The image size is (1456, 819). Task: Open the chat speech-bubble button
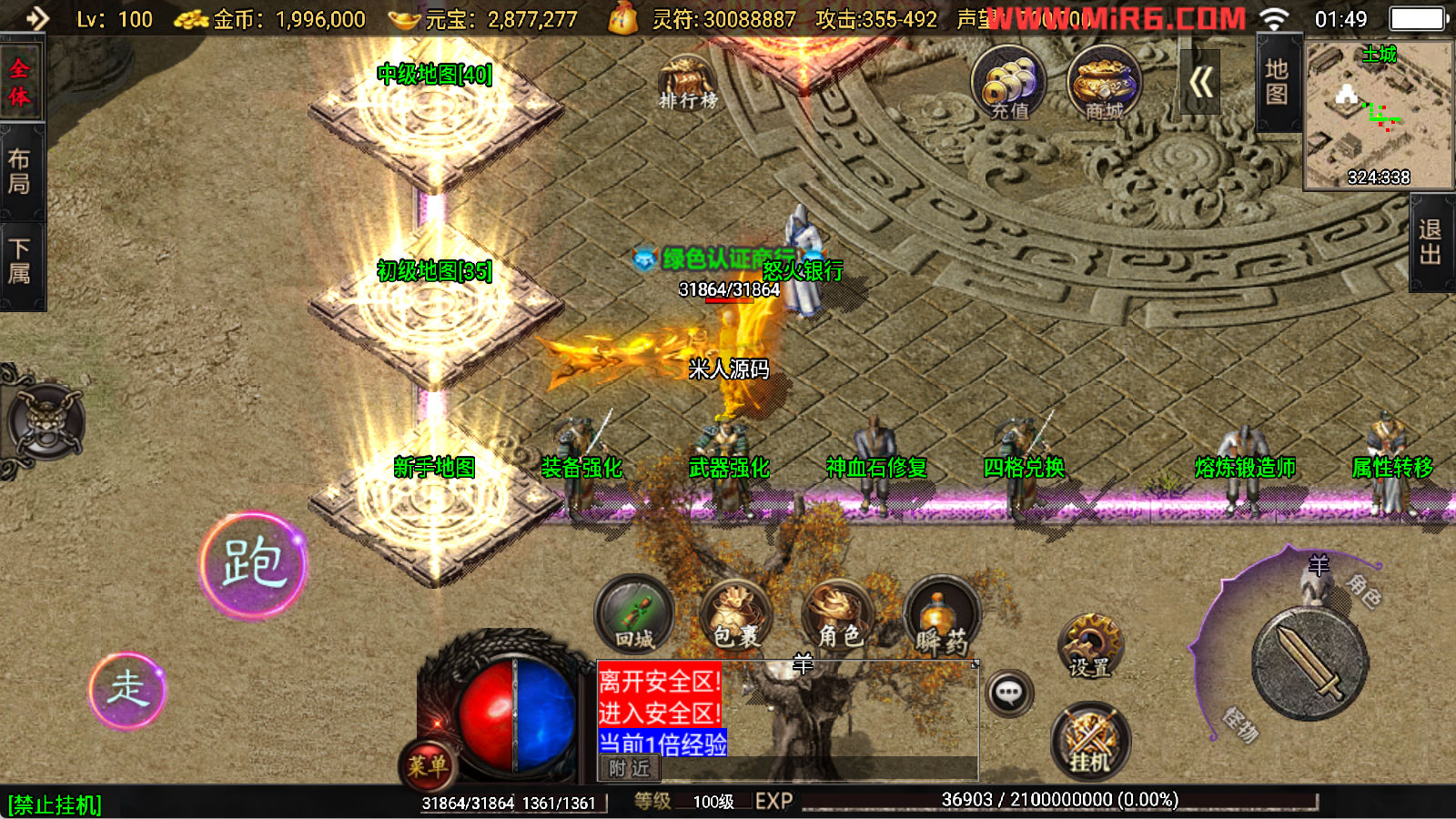[x=1008, y=693]
